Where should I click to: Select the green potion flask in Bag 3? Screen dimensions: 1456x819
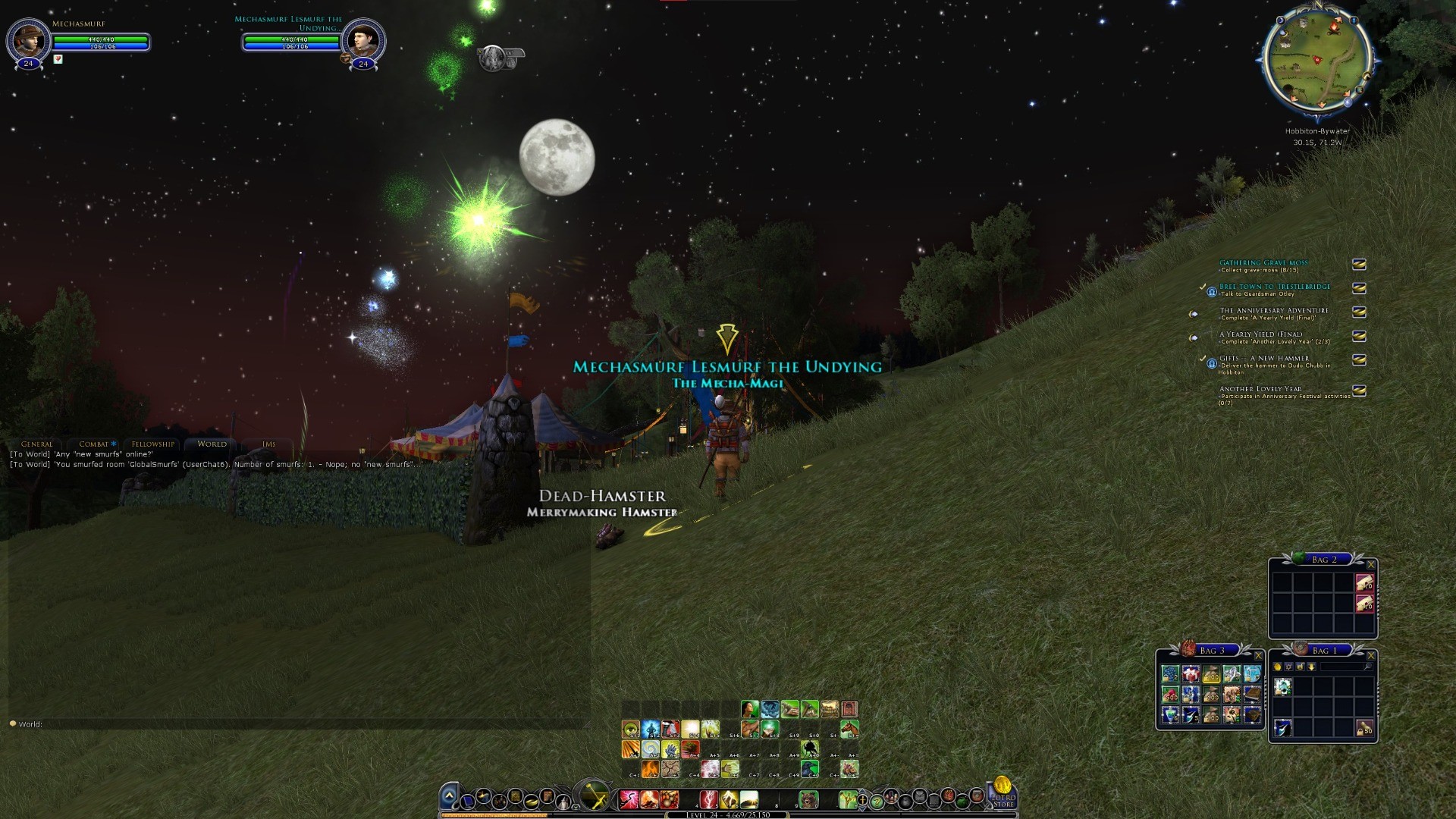click(1170, 715)
